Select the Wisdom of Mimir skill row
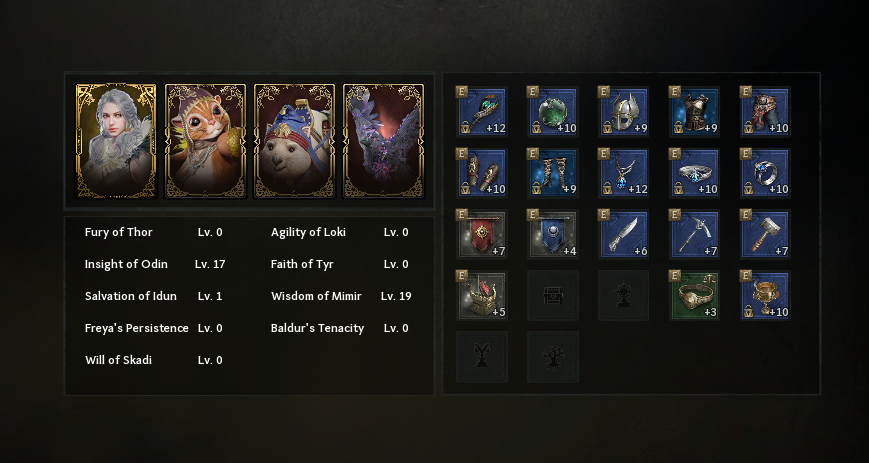 [340, 296]
